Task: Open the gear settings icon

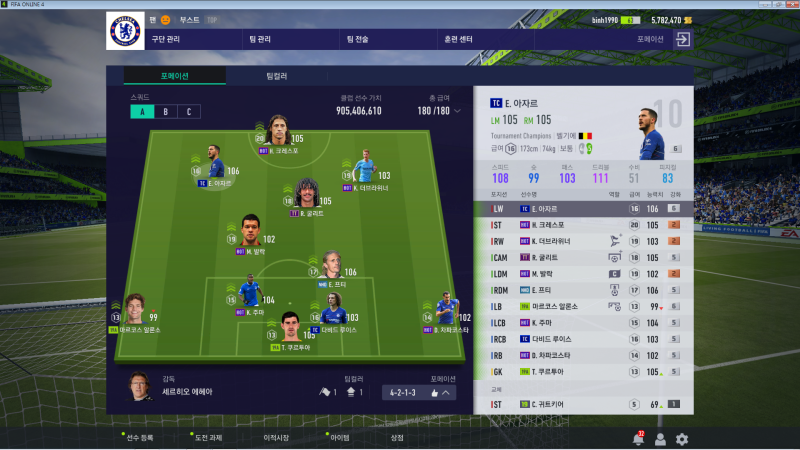Action: pyautogui.click(x=682, y=439)
